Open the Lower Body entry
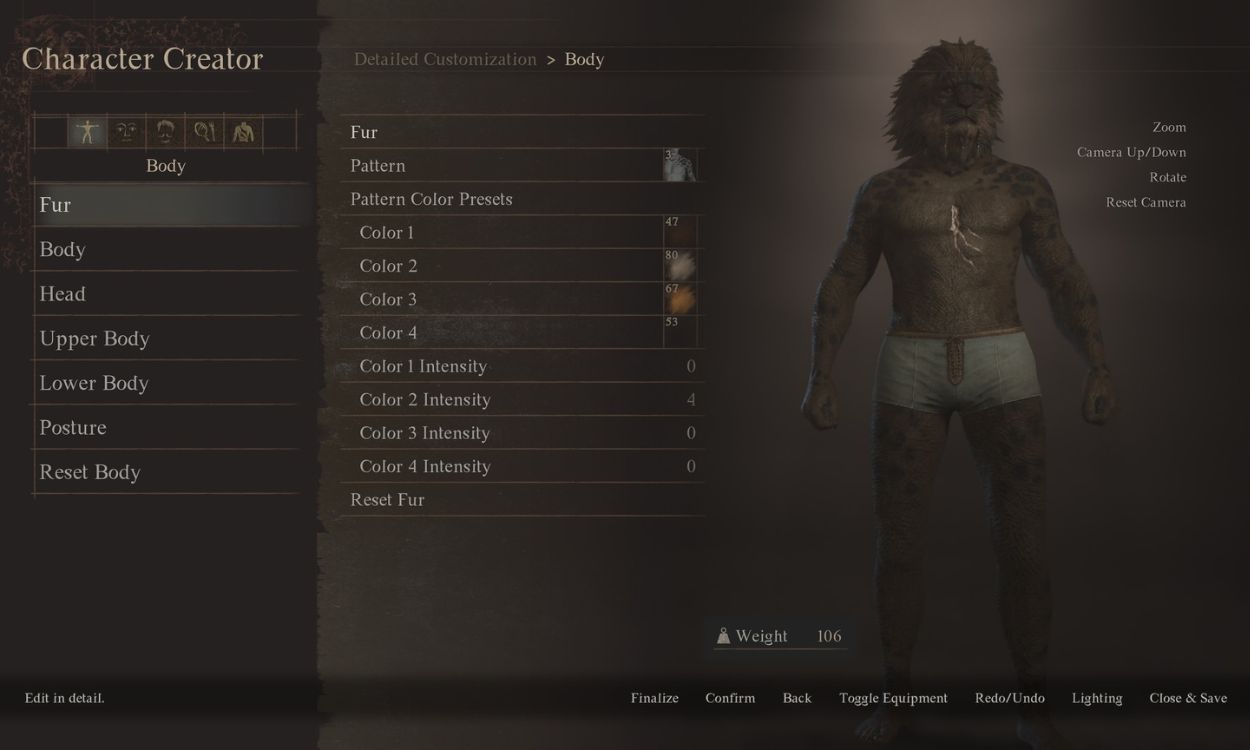 pyautogui.click(x=94, y=383)
